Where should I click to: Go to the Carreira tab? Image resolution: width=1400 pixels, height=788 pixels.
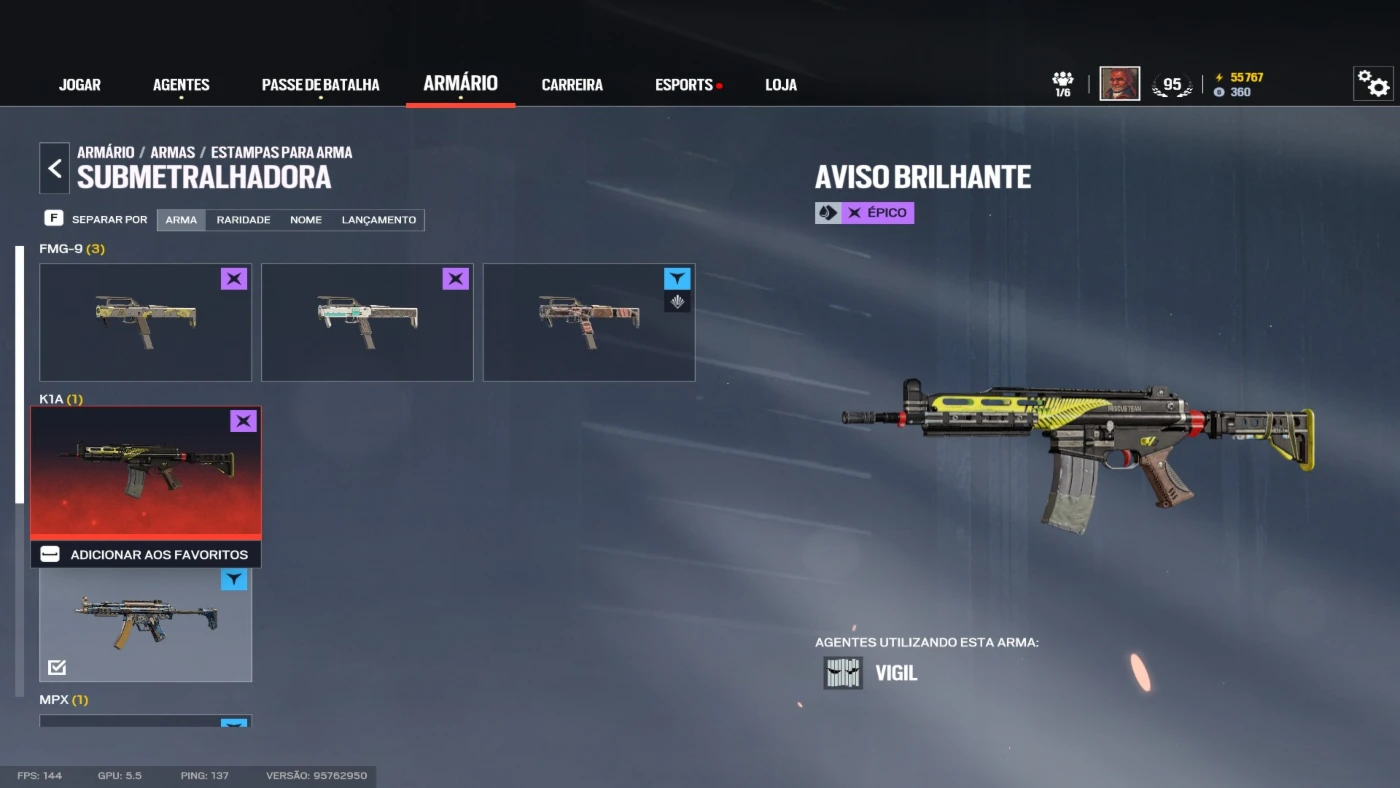[x=572, y=85]
